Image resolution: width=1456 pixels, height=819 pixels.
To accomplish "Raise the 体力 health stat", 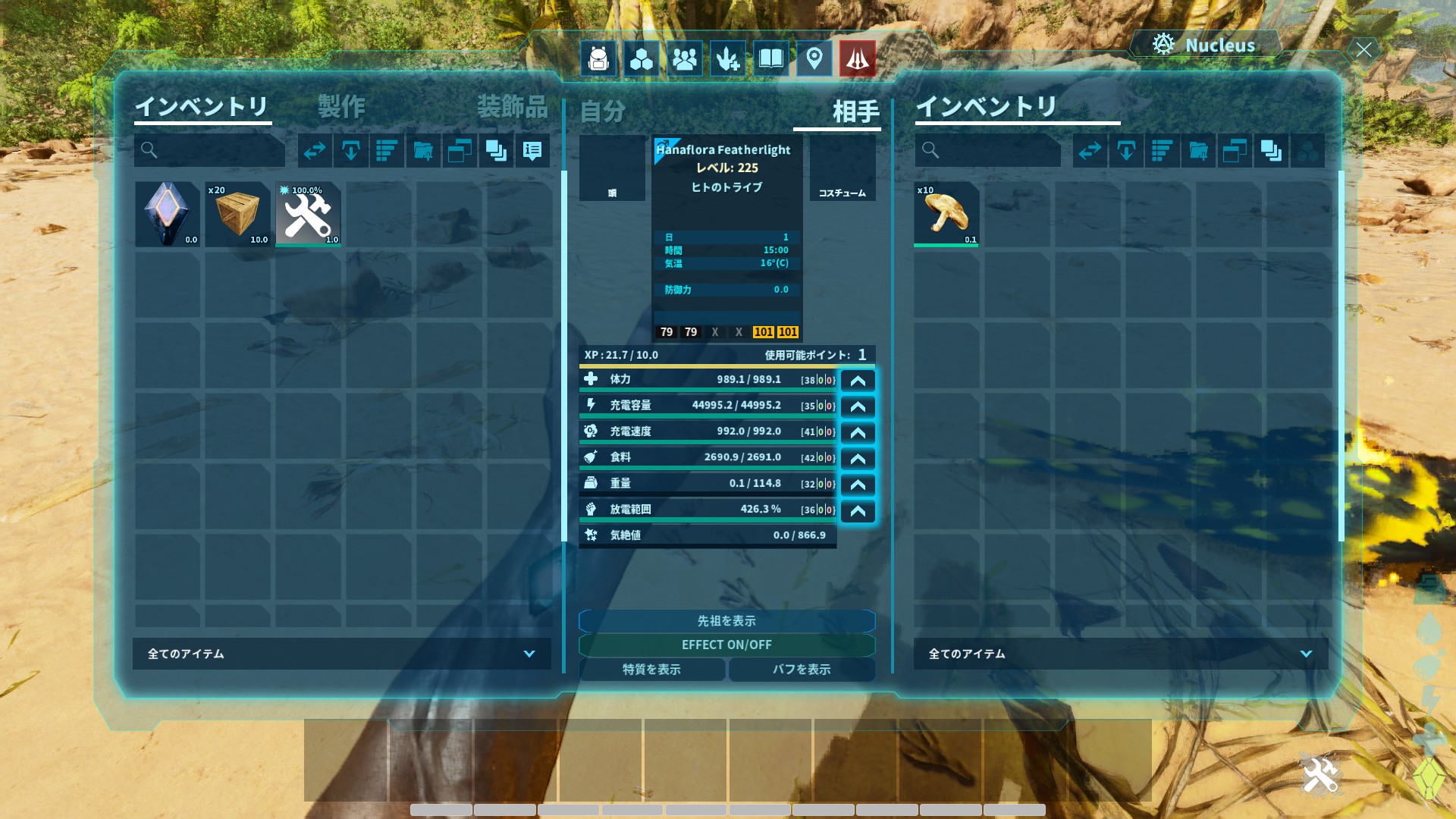I will pos(858,381).
